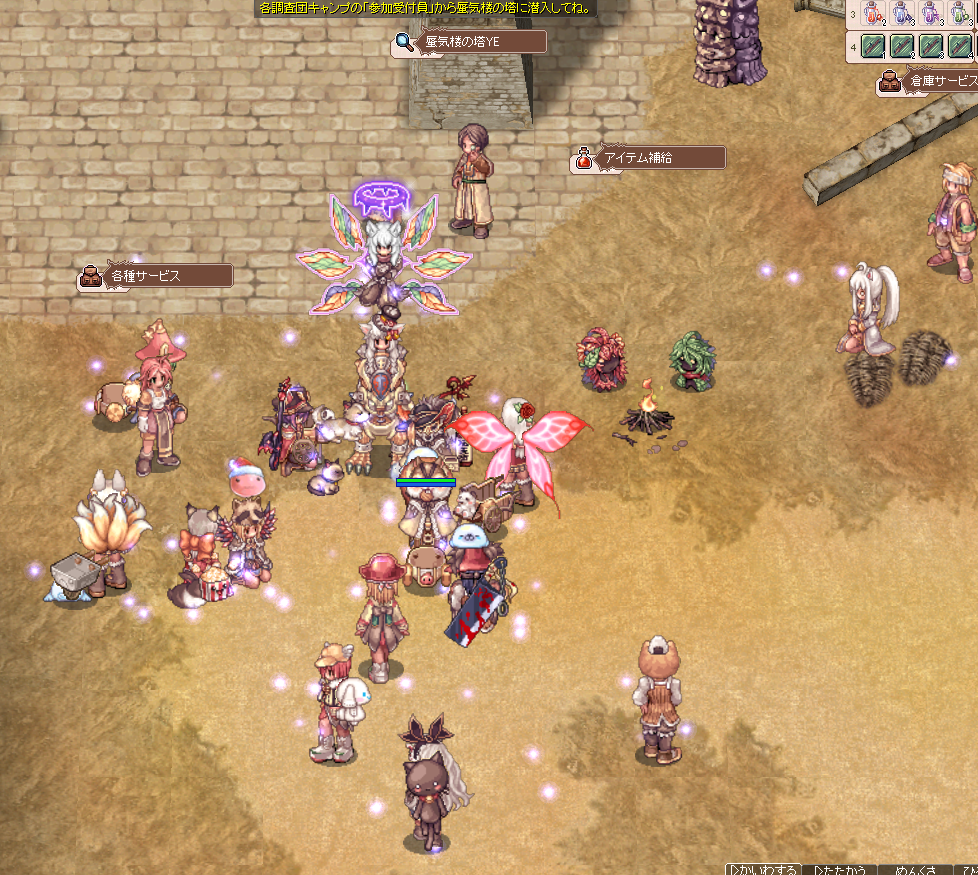The height and width of the screenshot is (875, 978).
Task: Use the blue potion hotbar slot
Action: coord(903,14)
